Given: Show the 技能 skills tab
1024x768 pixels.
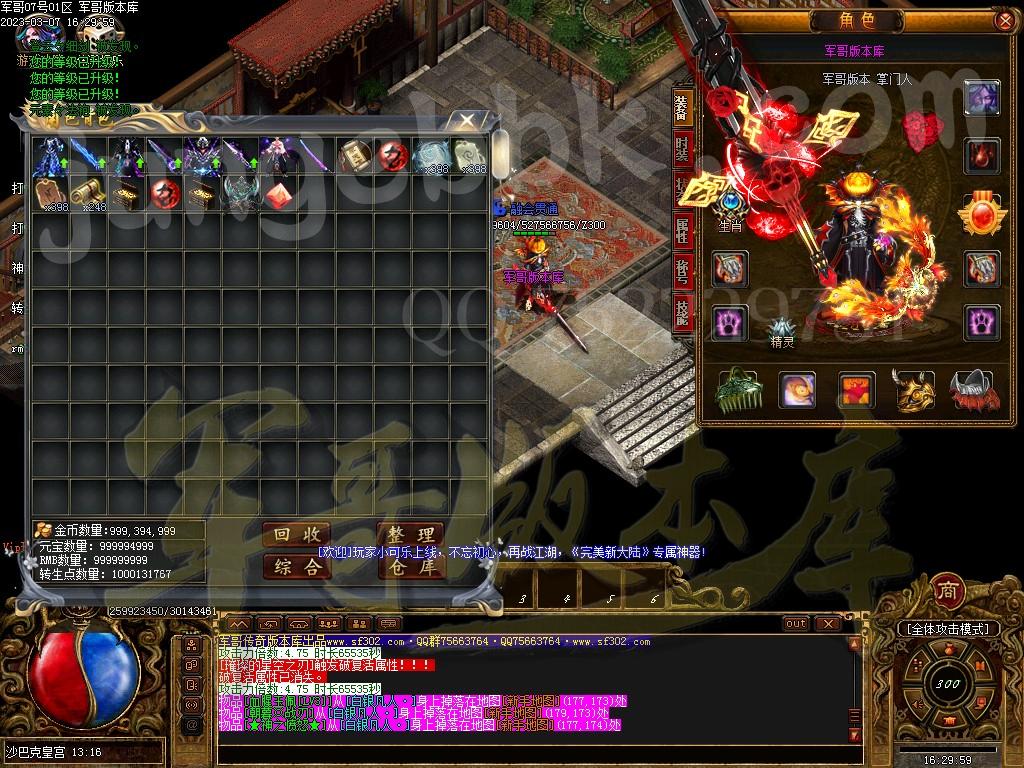Looking at the screenshot, I should pyautogui.click(x=682, y=312).
